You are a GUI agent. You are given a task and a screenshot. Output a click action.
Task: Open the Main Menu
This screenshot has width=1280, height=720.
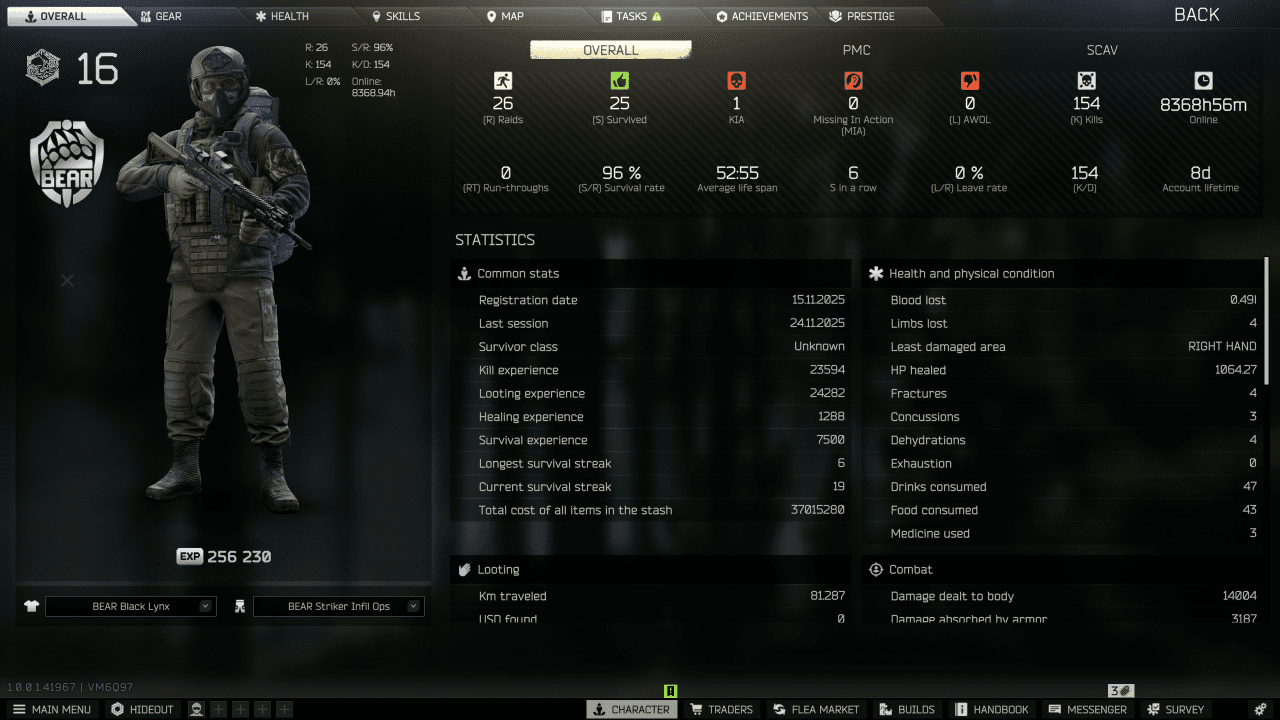52,709
